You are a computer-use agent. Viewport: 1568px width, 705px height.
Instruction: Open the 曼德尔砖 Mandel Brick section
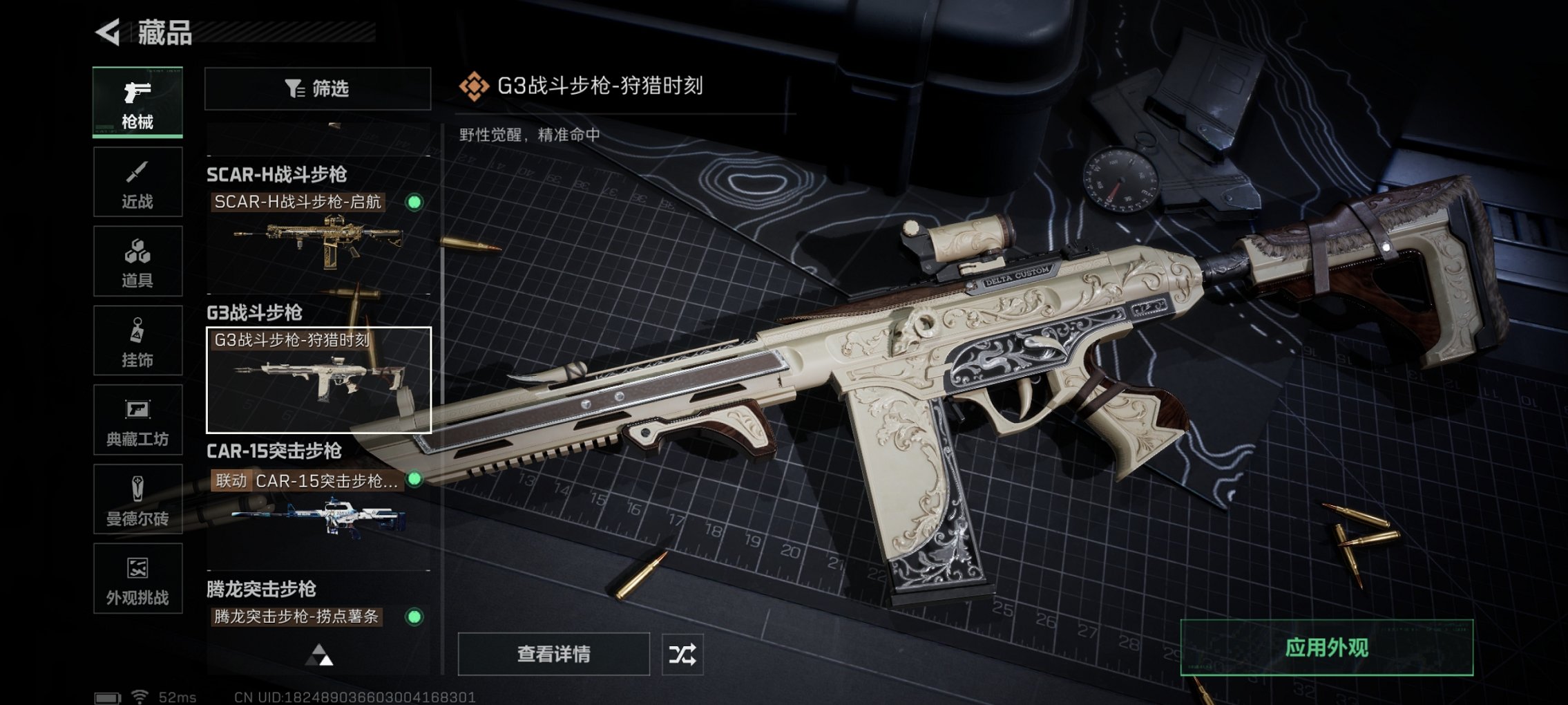tap(137, 499)
